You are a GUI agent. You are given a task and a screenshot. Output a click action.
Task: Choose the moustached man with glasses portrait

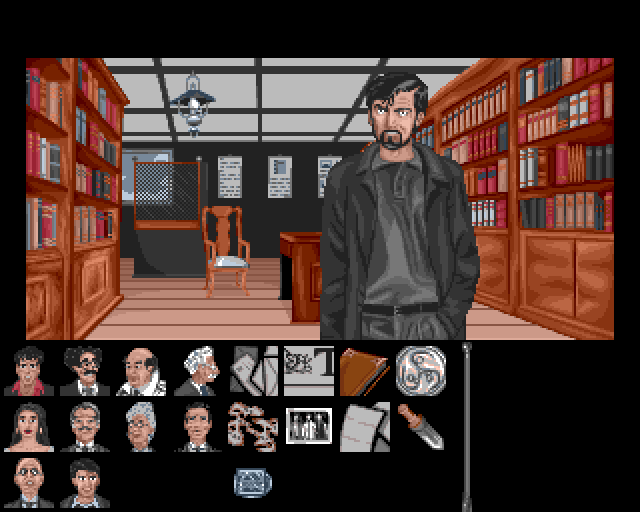[85, 371]
